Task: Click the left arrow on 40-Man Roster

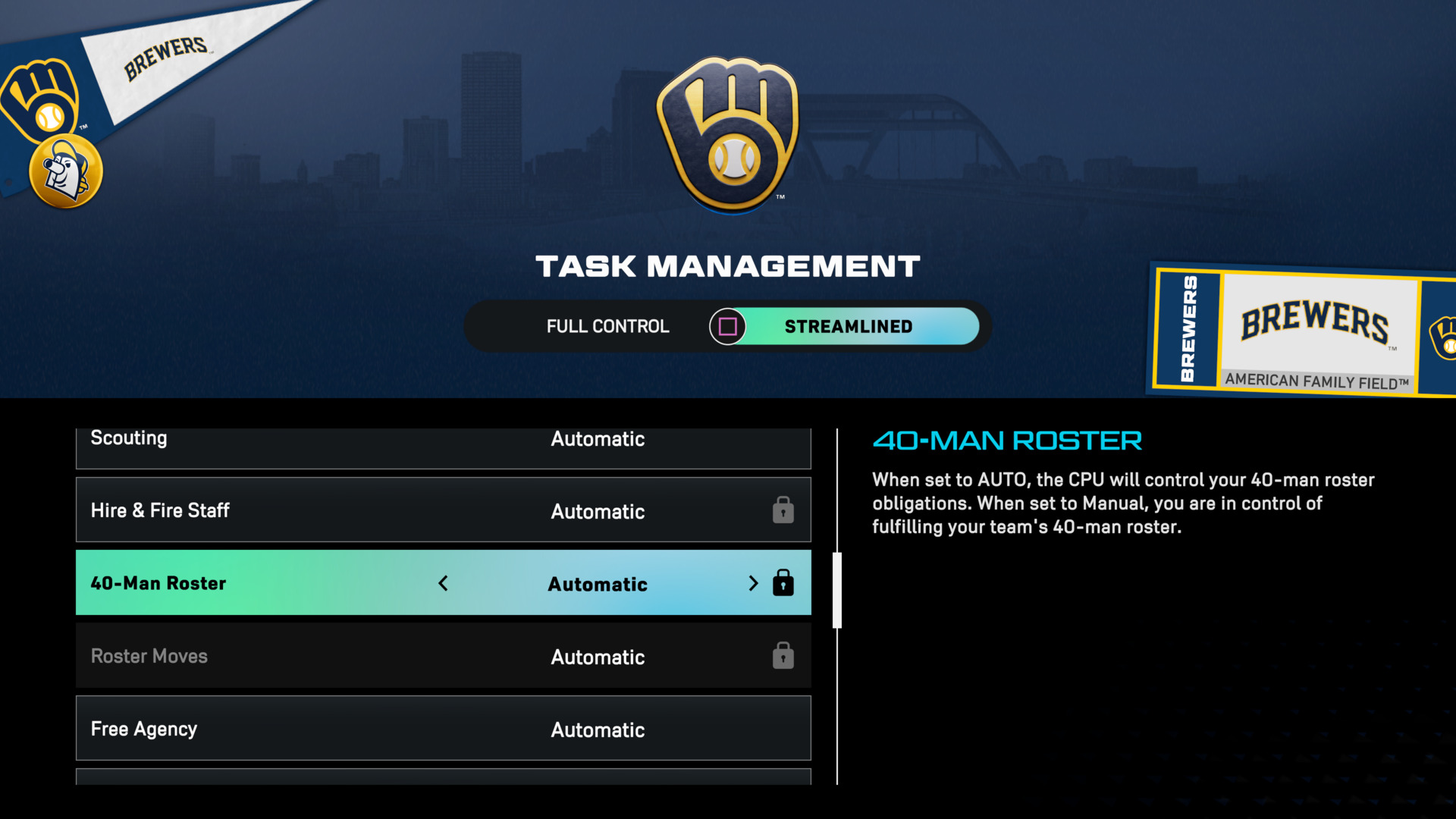Action: click(444, 583)
